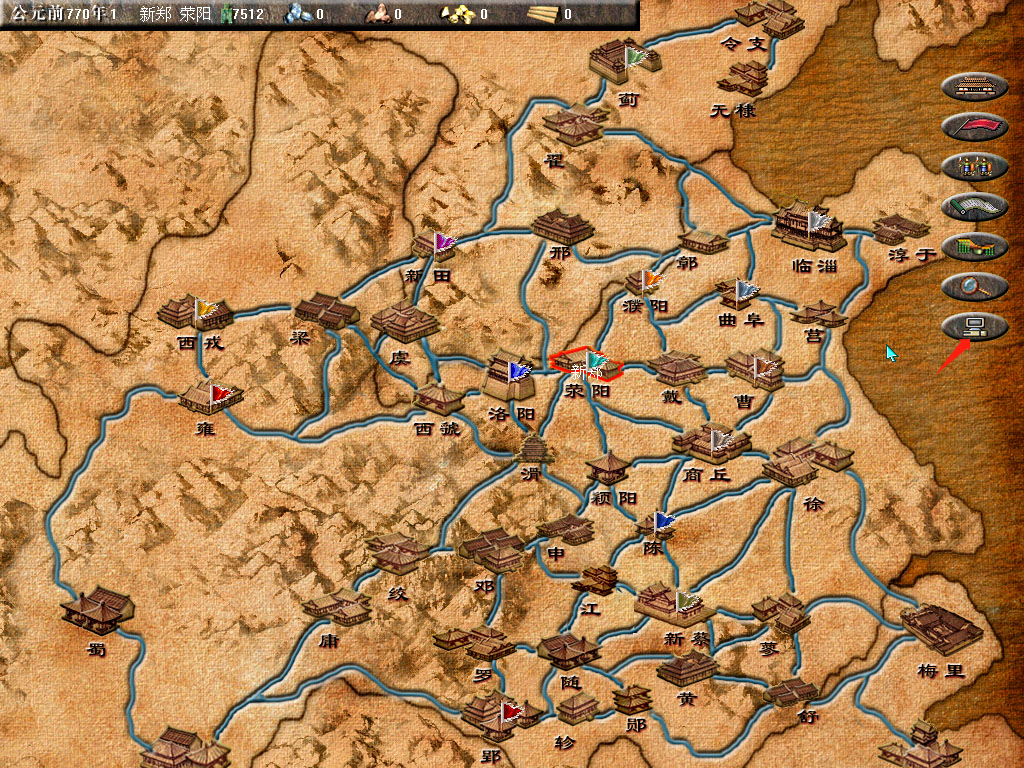Select the city of 临淄
Image resolution: width=1024 pixels, height=768 pixels.
coord(808,228)
